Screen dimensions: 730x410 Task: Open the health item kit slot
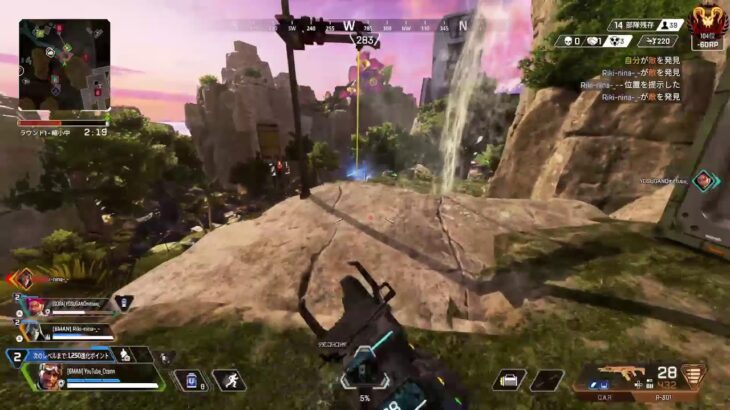[510, 380]
